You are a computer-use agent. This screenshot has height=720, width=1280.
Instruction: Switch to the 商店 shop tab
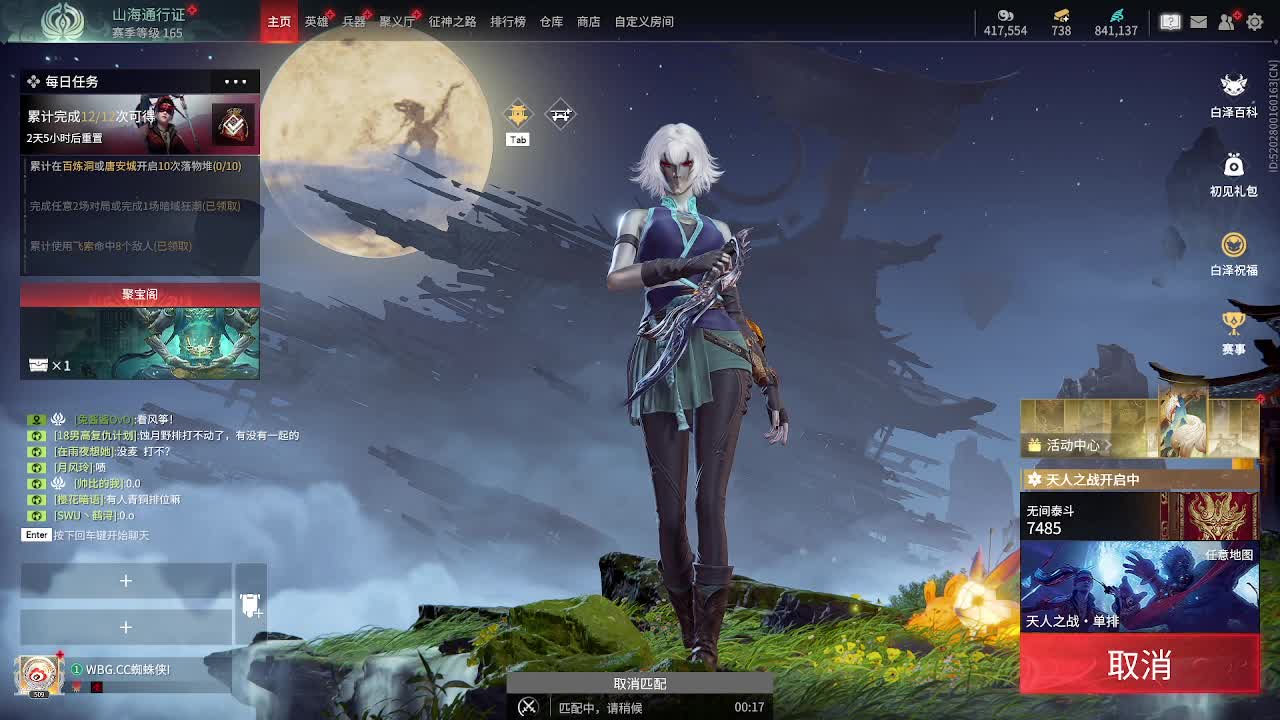[x=587, y=21]
